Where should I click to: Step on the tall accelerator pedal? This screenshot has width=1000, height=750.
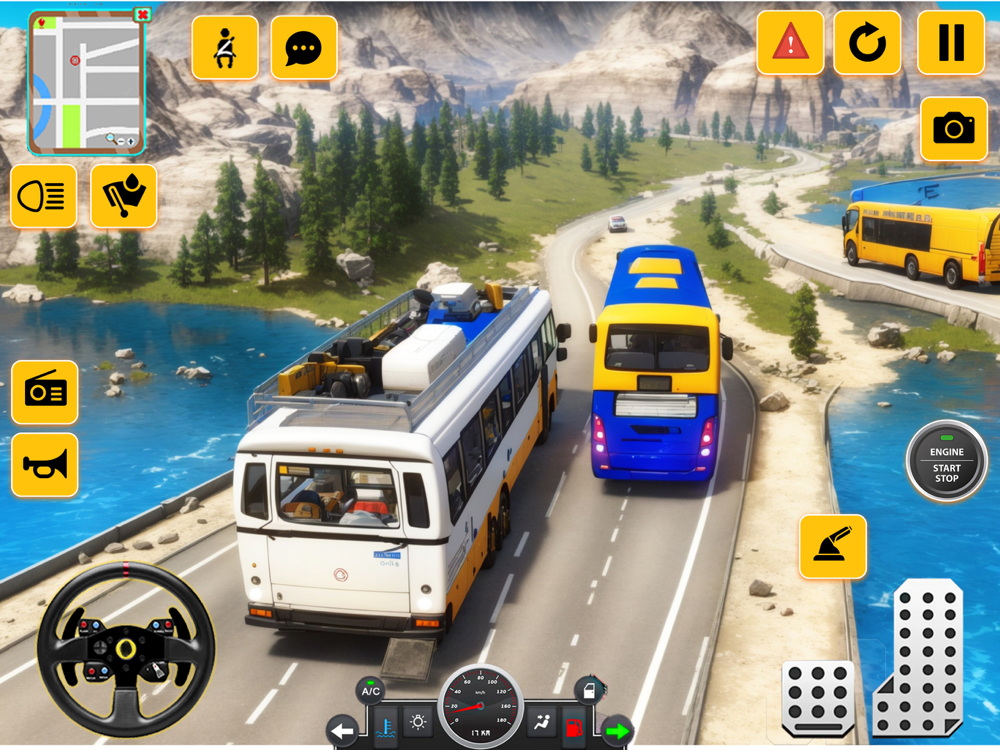pos(918,658)
